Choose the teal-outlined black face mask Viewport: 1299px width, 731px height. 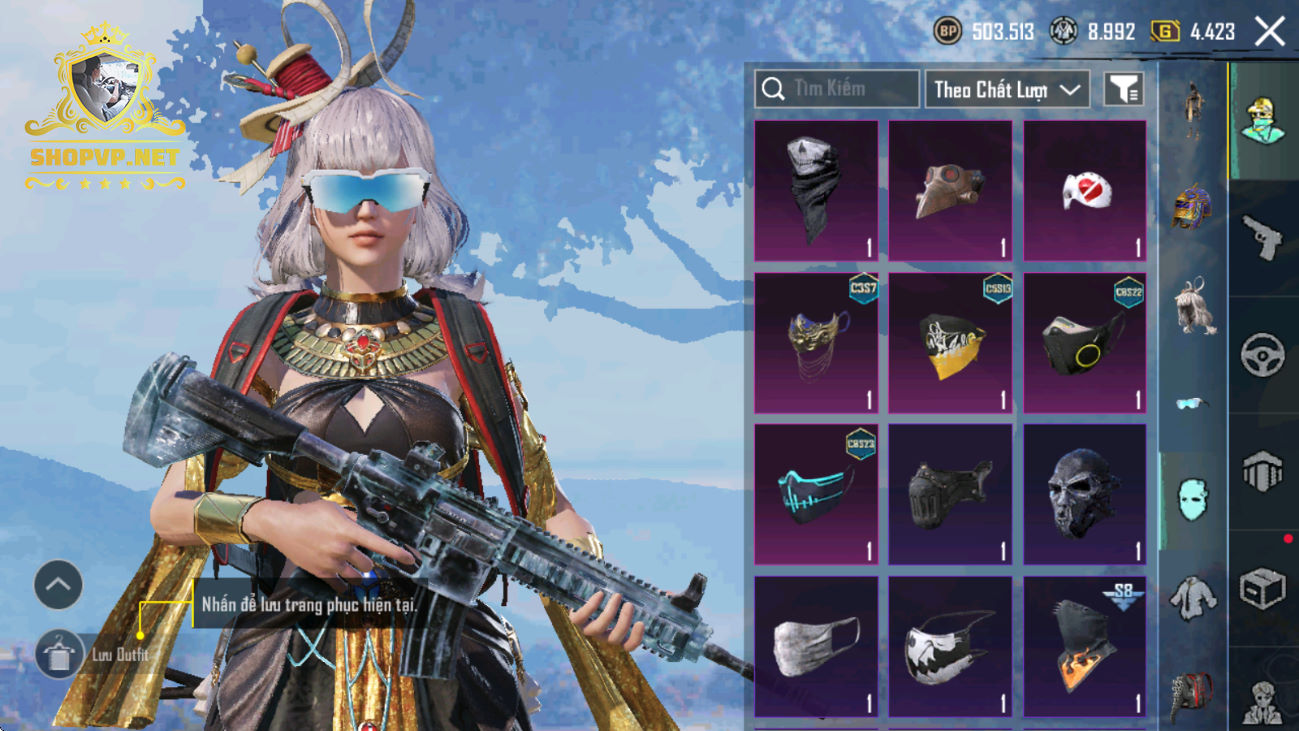coord(816,494)
